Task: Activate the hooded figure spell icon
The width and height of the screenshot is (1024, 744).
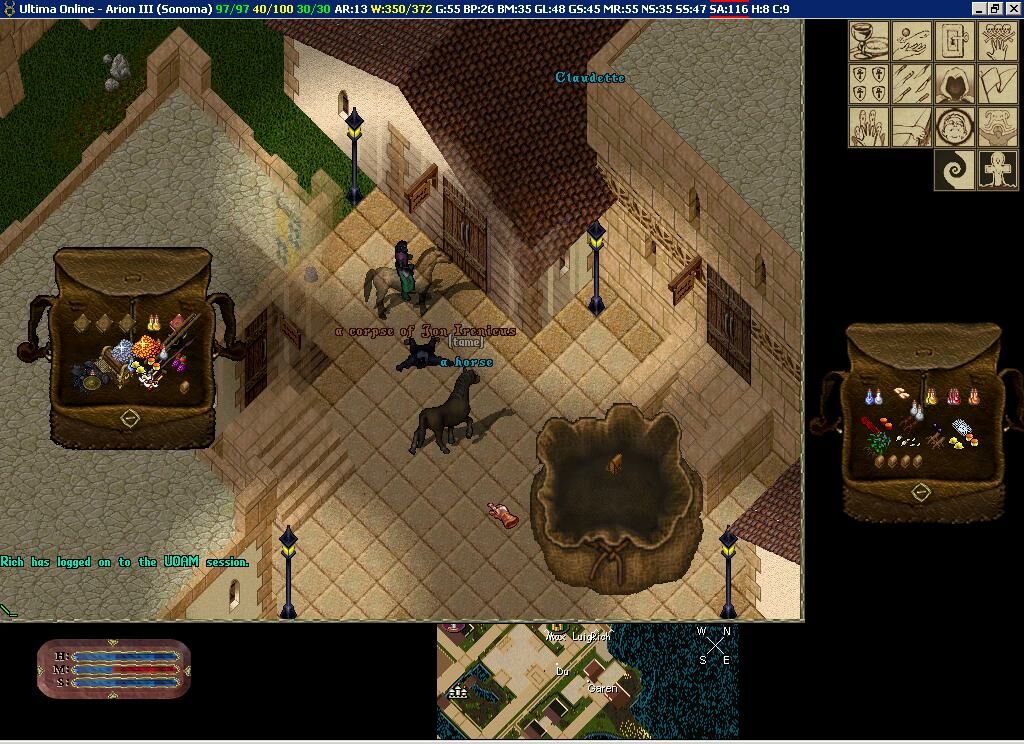Action: [955, 84]
